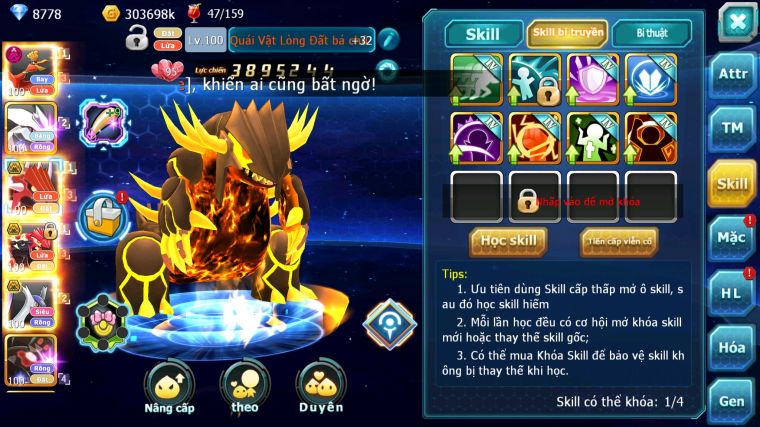
Task: Open the Attr side tab
Action: click(732, 73)
